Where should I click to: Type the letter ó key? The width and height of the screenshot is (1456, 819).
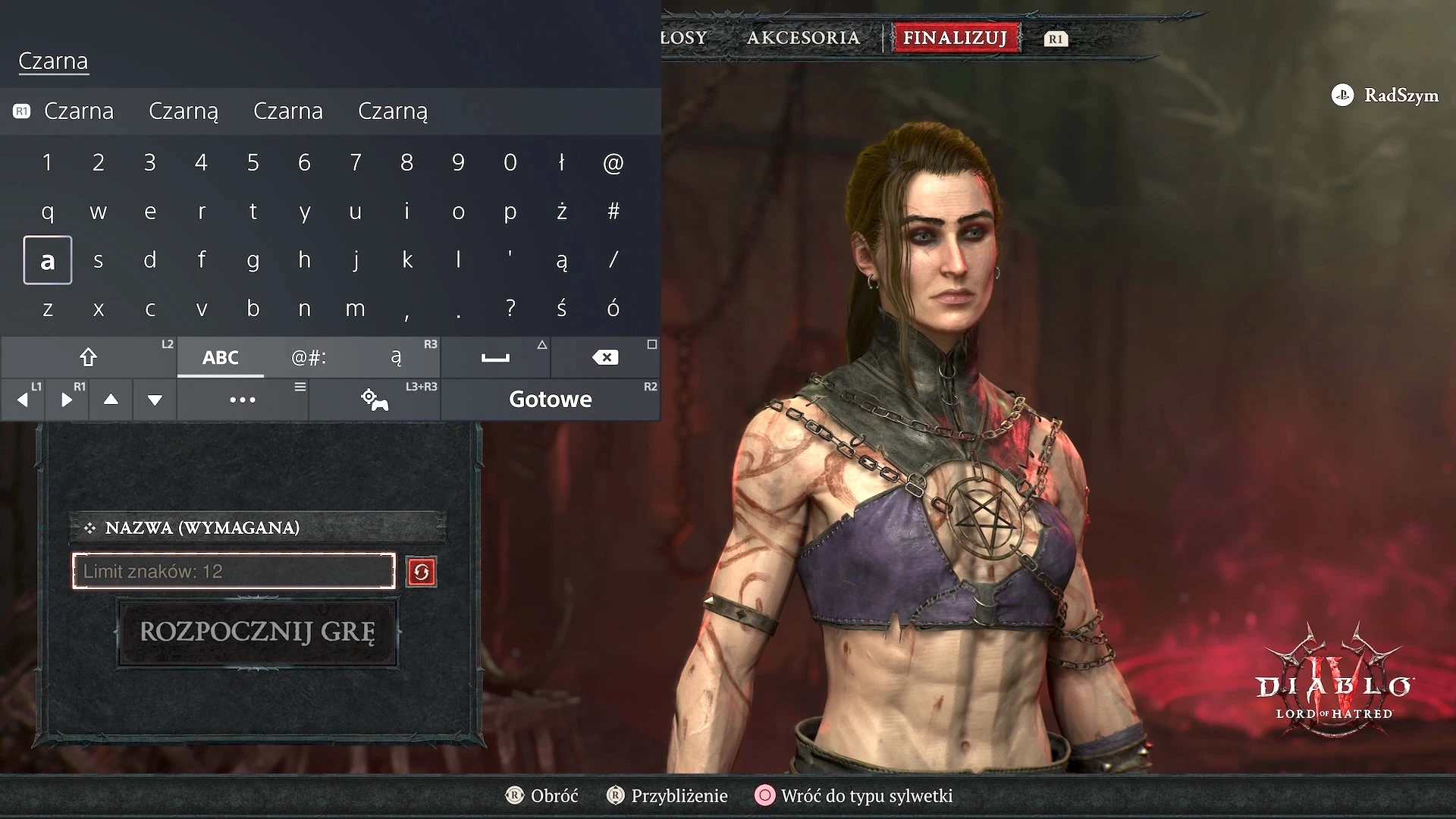(x=613, y=309)
